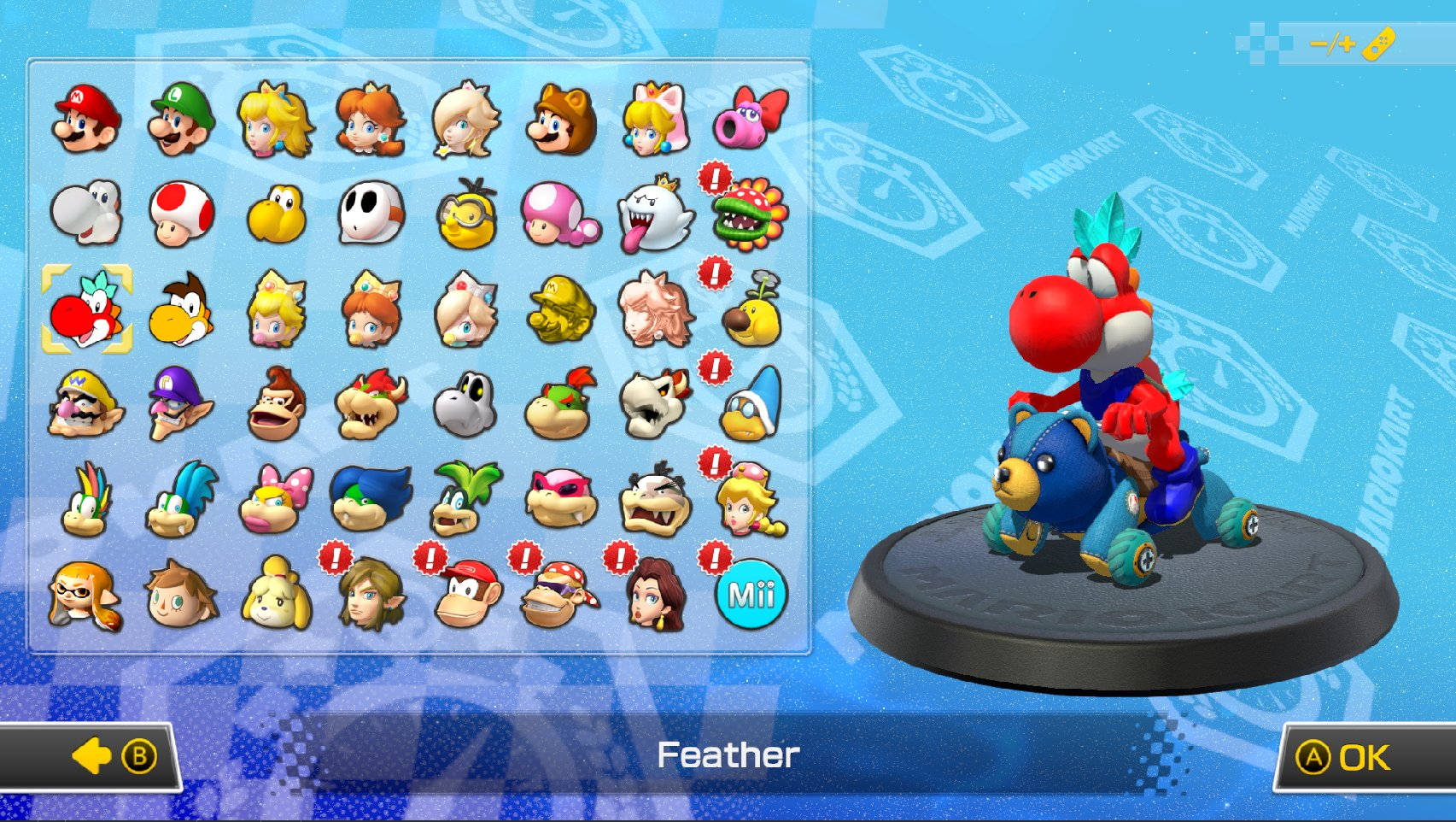The width and height of the screenshot is (1456, 822).
Task: Choose the orange Inkling Girl
Action: [86, 595]
